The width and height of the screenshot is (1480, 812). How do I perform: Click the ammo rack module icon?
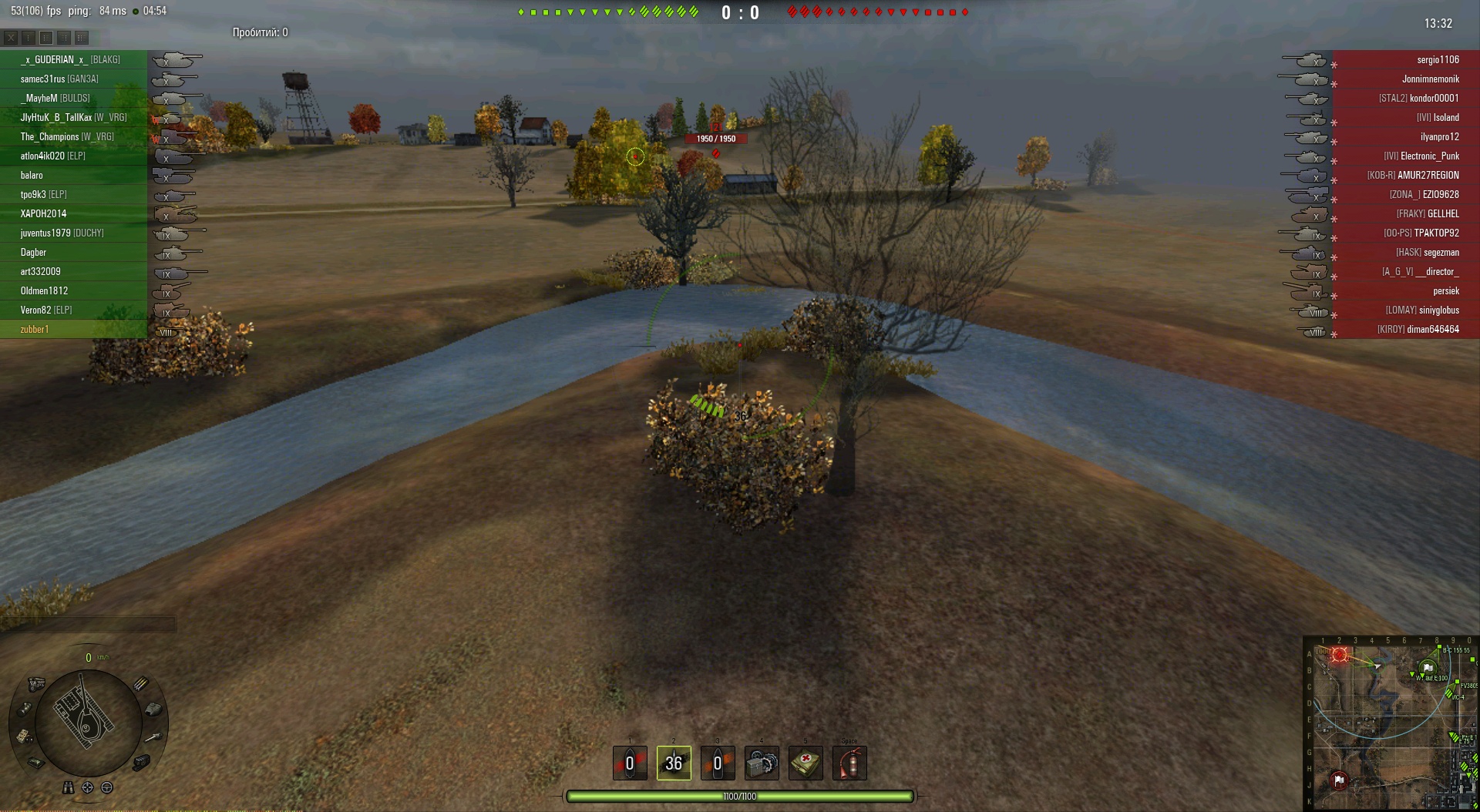click(141, 683)
